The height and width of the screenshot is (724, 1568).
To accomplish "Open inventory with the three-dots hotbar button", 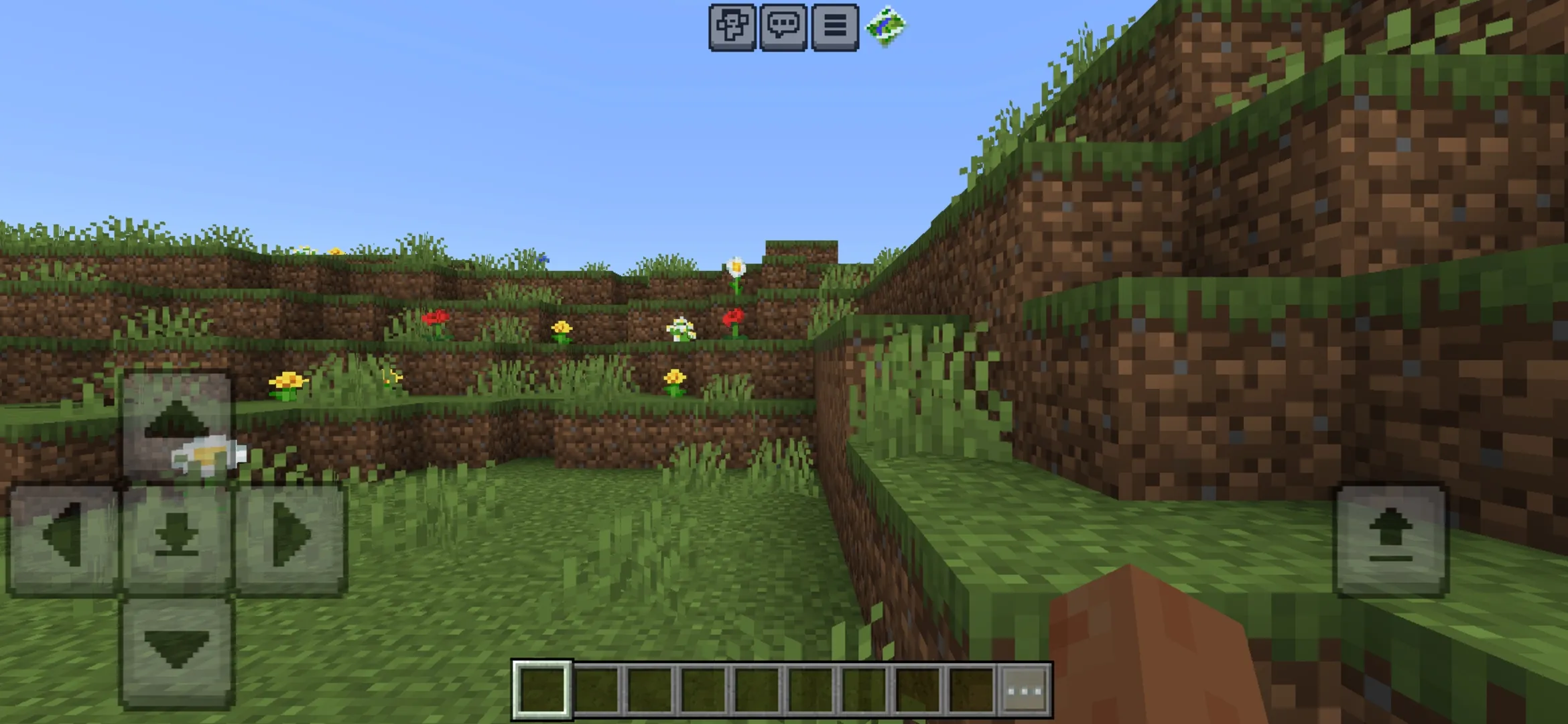I will pos(1025,690).
